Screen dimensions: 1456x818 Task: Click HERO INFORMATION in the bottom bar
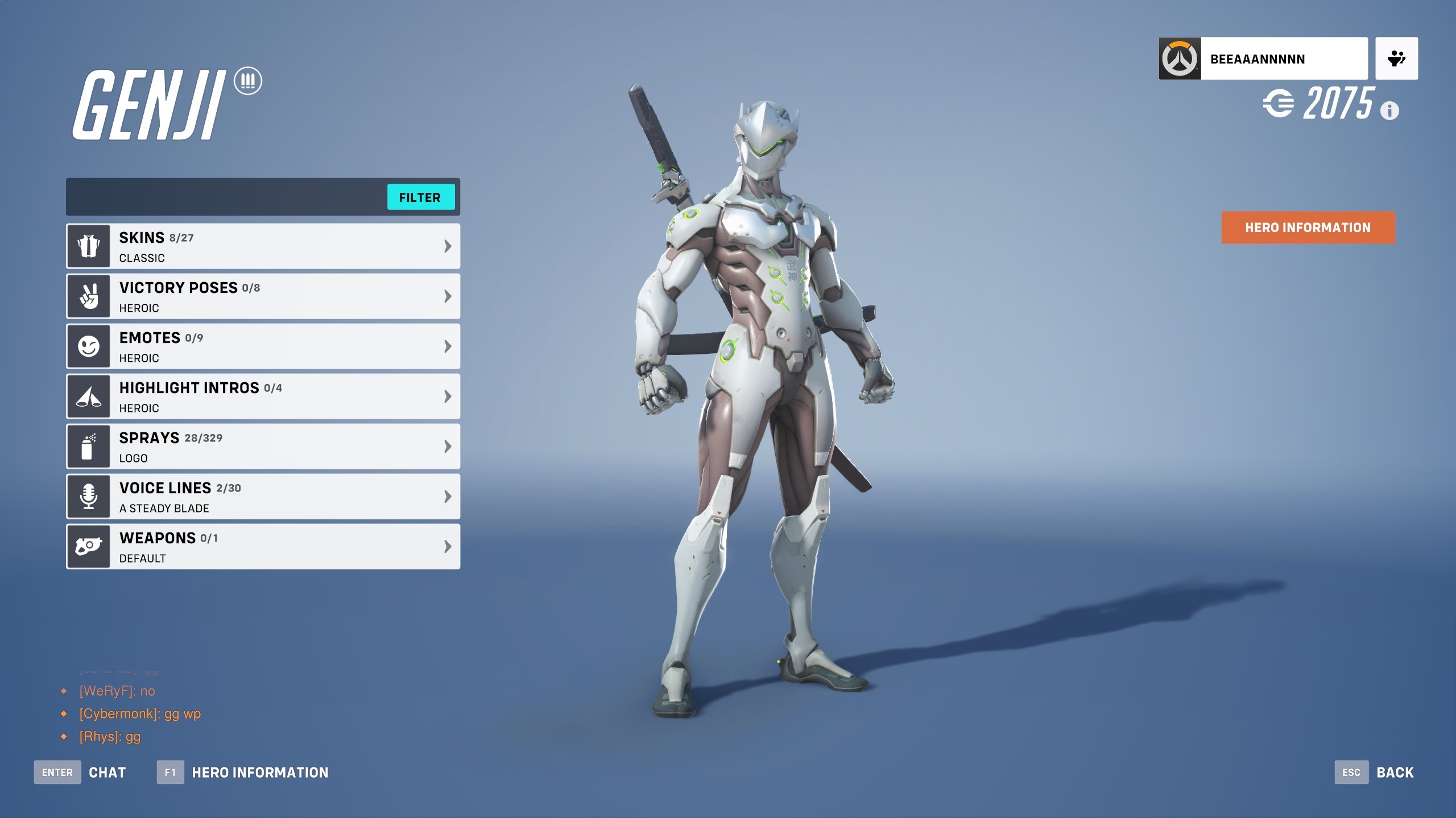tap(259, 772)
